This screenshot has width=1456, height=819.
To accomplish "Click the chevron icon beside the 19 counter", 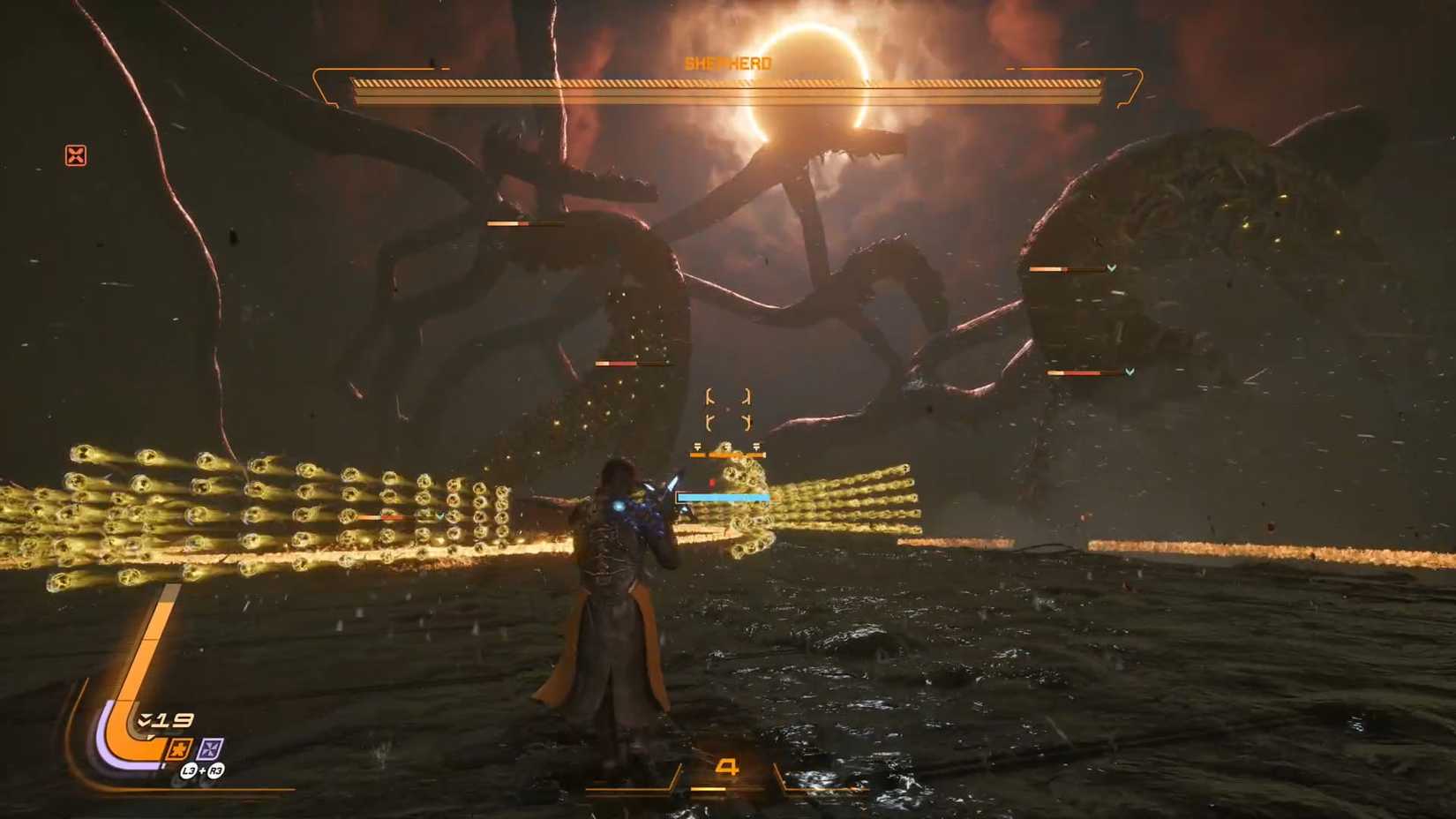I will pyautogui.click(x=146, y=718).
